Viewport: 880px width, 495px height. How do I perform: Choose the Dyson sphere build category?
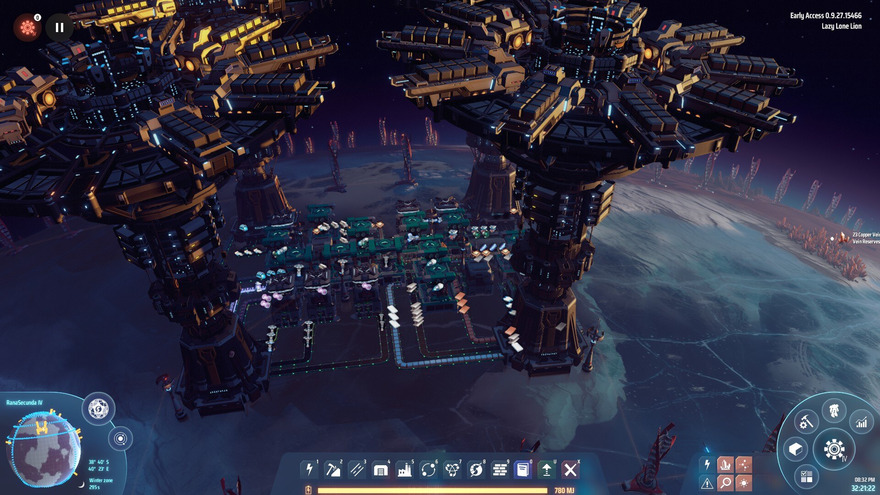click(476, 469)
